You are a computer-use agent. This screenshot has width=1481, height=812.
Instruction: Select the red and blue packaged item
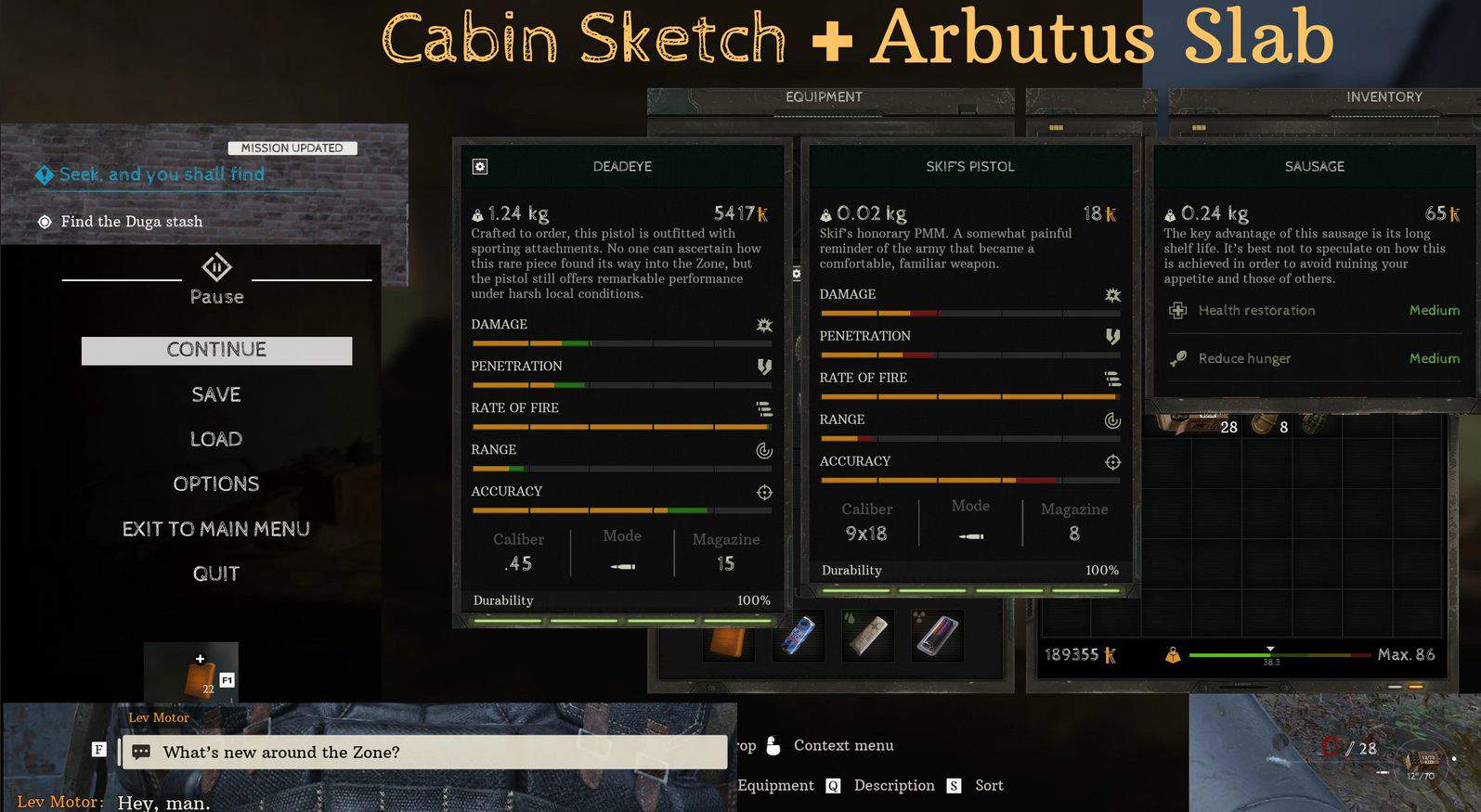937,637
